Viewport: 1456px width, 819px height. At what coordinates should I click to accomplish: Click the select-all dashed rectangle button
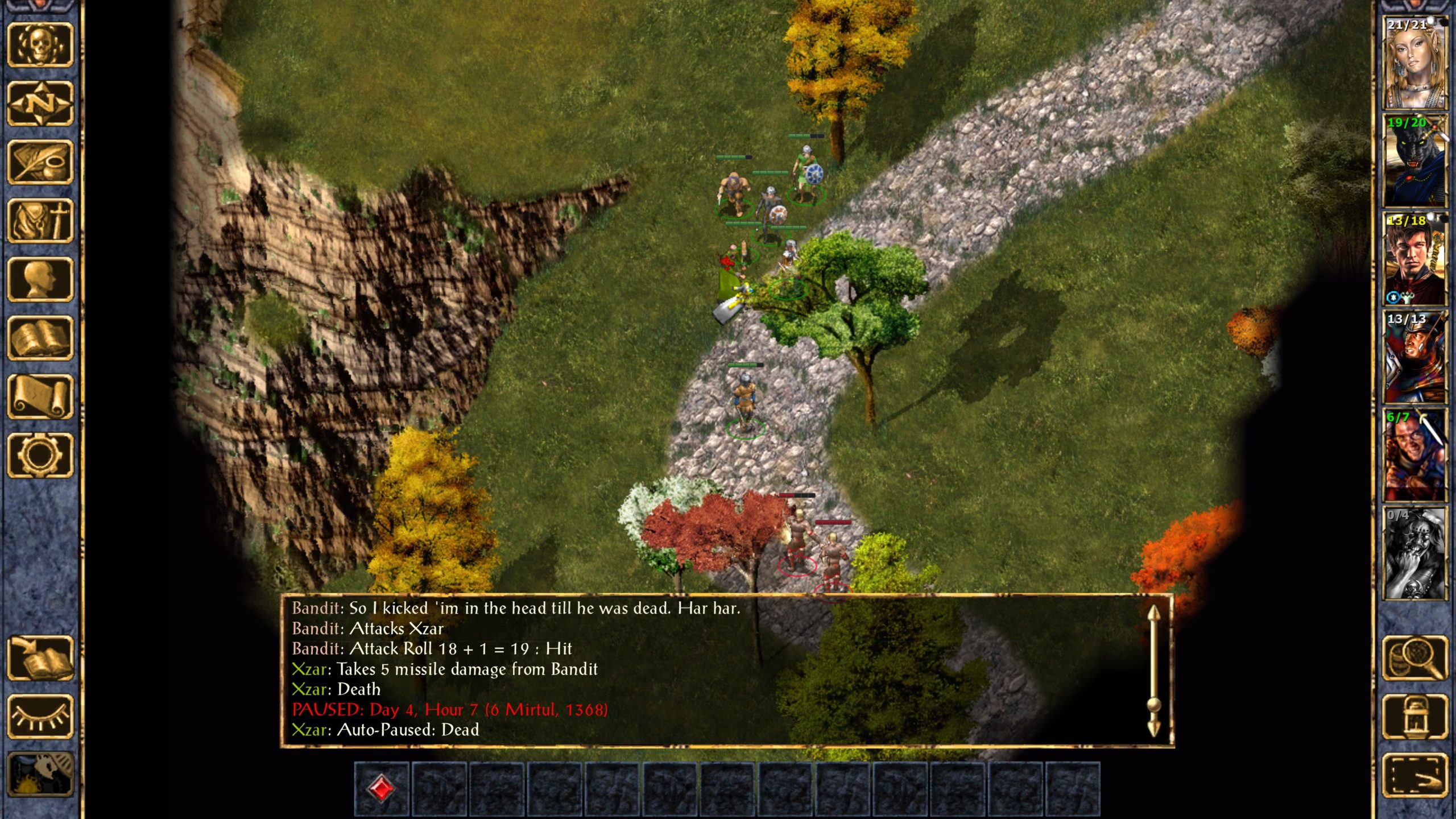(1414, 775)
